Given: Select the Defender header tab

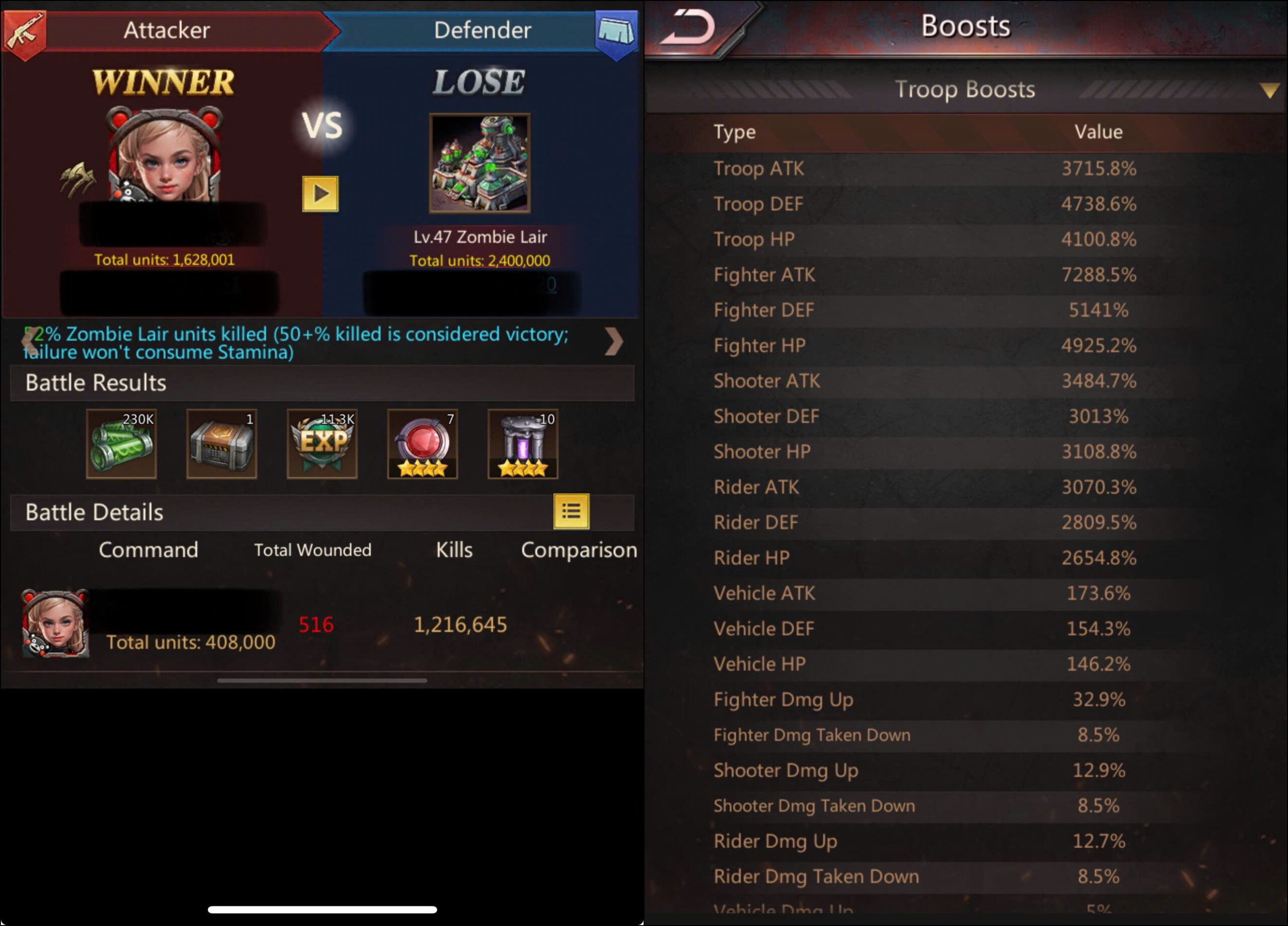Looking at the screenshot, I should click(x=482, y=30).
